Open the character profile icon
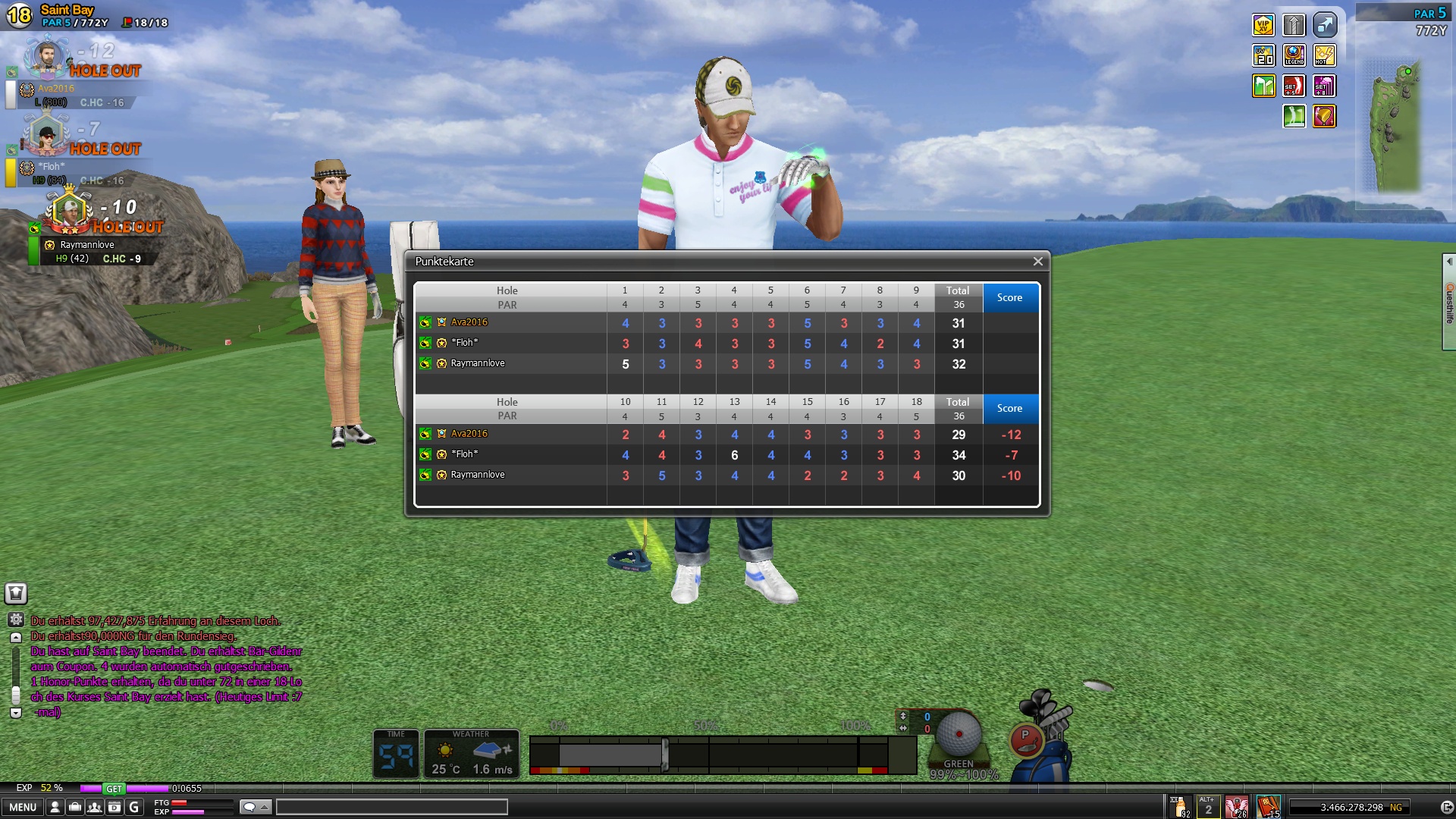This screenshot has height=819, width=1456. (55, 808)
